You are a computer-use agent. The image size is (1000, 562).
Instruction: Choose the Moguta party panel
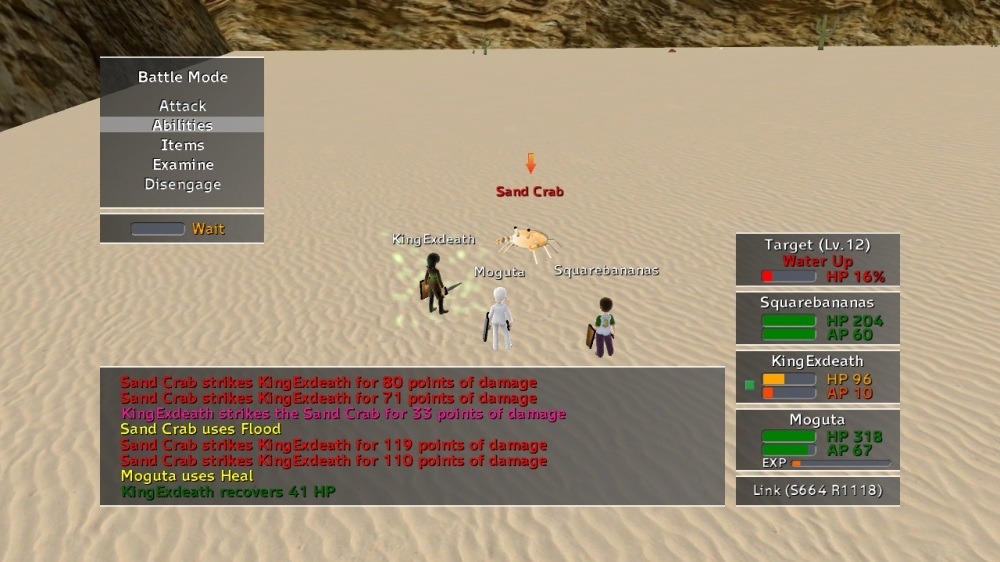point(817,439)
